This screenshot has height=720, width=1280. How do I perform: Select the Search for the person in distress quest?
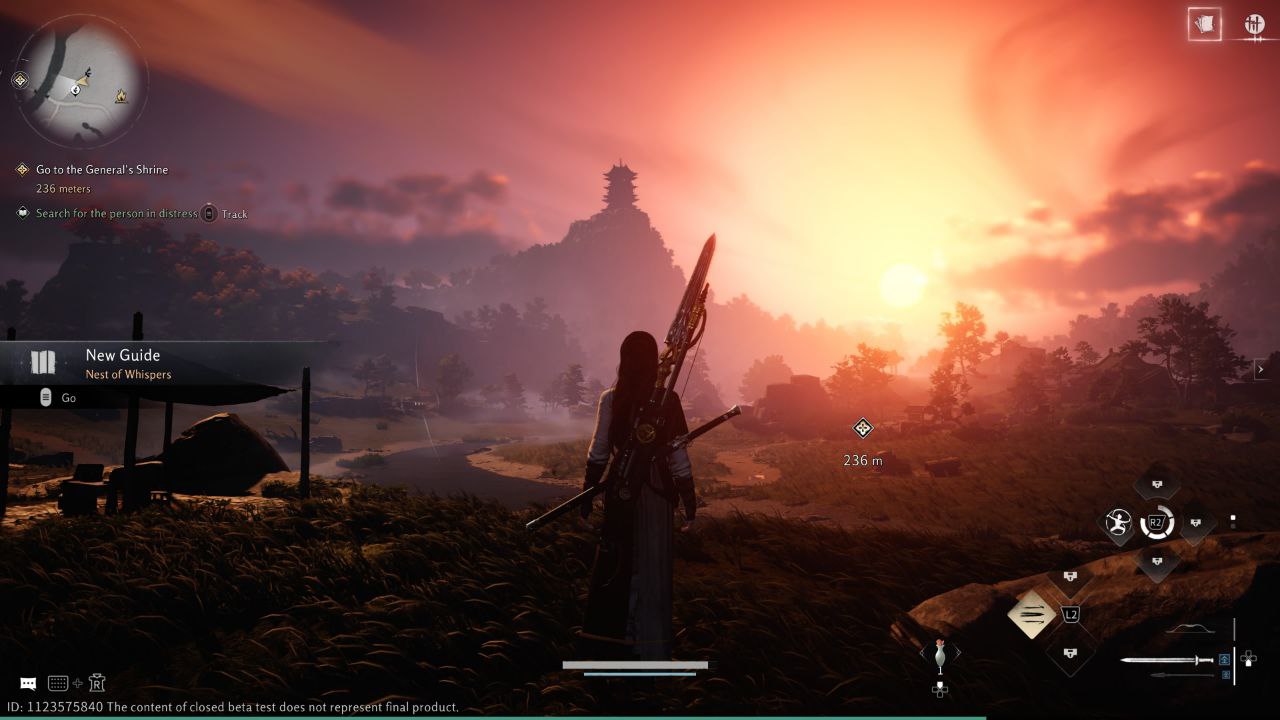116,213
